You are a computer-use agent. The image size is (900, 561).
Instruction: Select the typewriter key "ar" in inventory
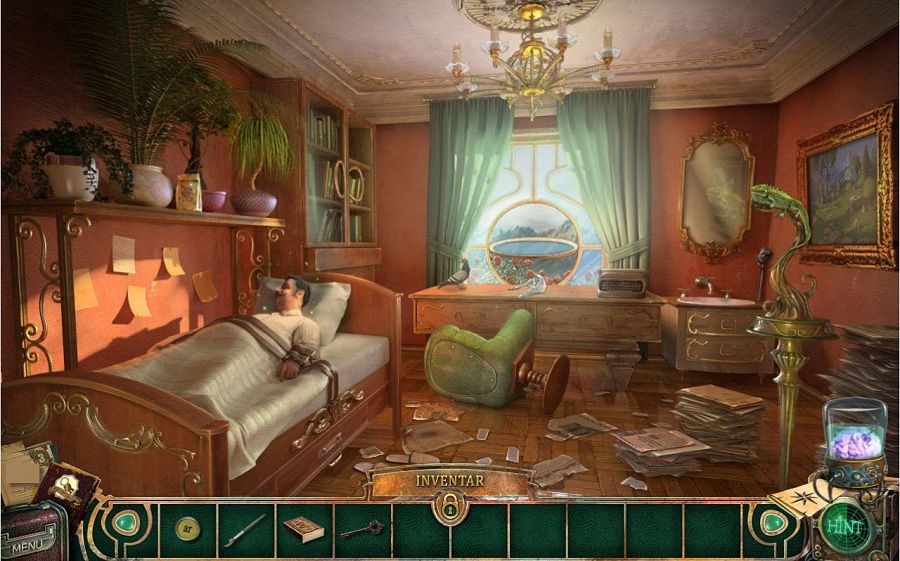(x=187, y=527)
